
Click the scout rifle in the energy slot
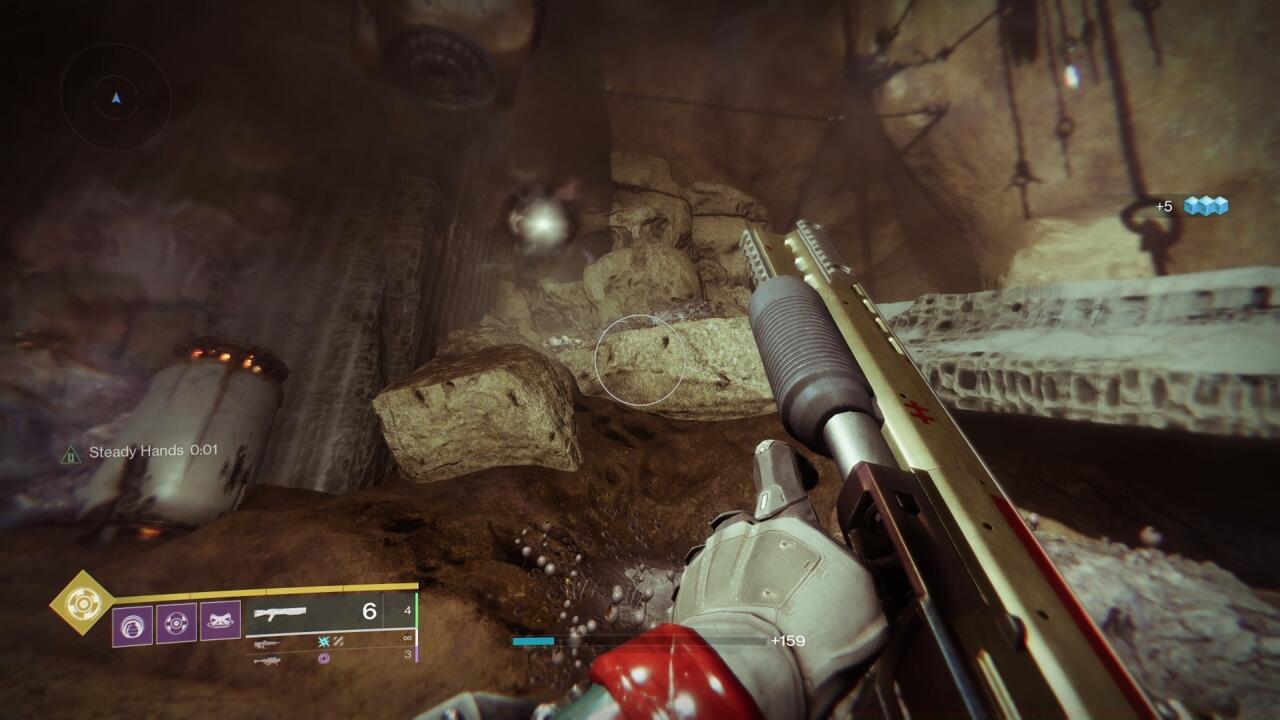click(267, 643)
